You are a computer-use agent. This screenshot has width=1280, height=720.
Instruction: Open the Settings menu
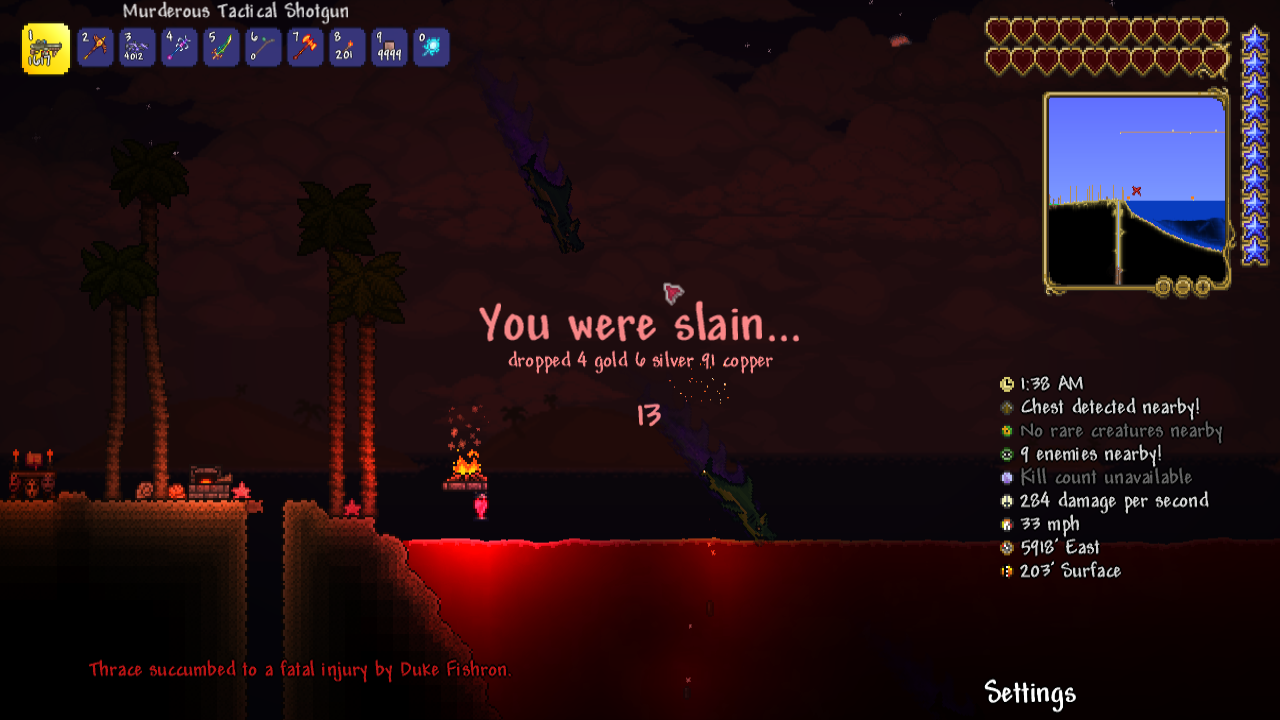coord(1030,693)
